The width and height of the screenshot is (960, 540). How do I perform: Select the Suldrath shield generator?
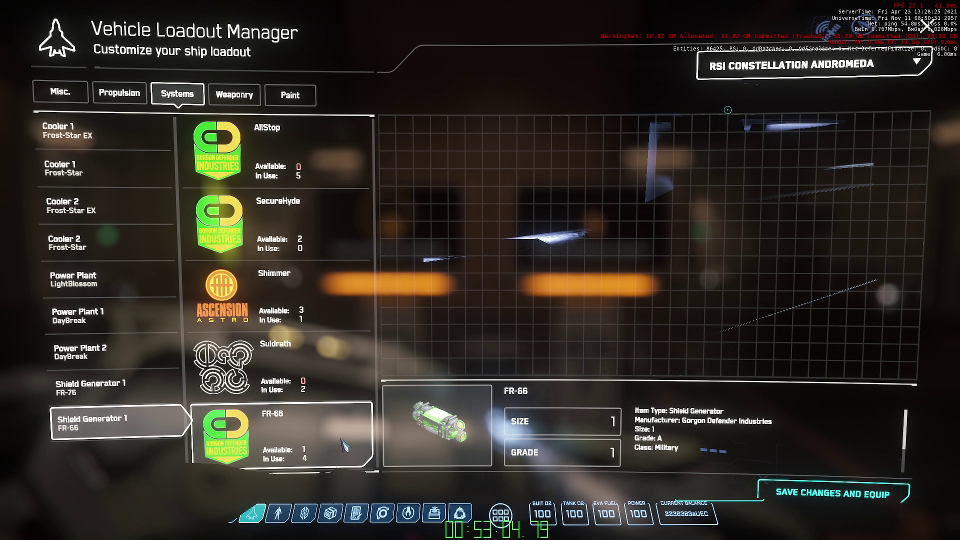(274, 367)
